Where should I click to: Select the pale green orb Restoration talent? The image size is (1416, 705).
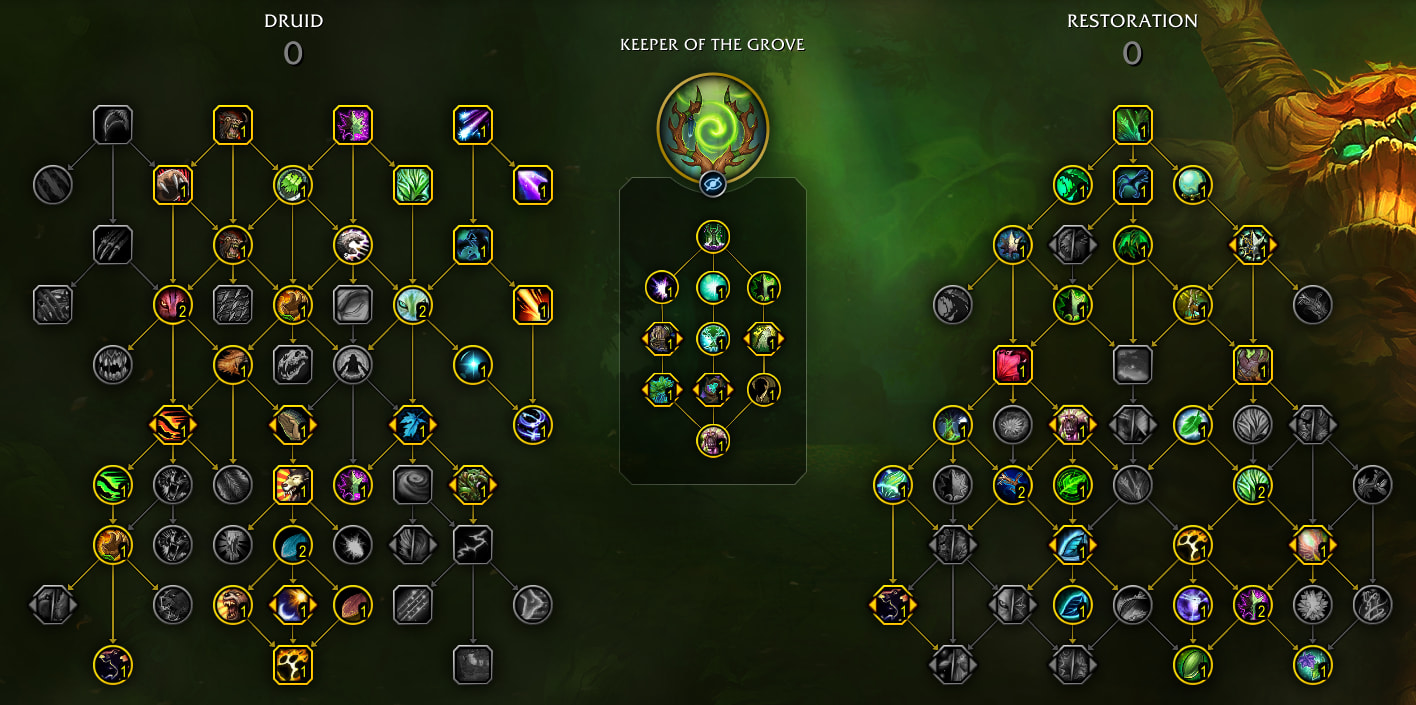[x=1192, y=185]
